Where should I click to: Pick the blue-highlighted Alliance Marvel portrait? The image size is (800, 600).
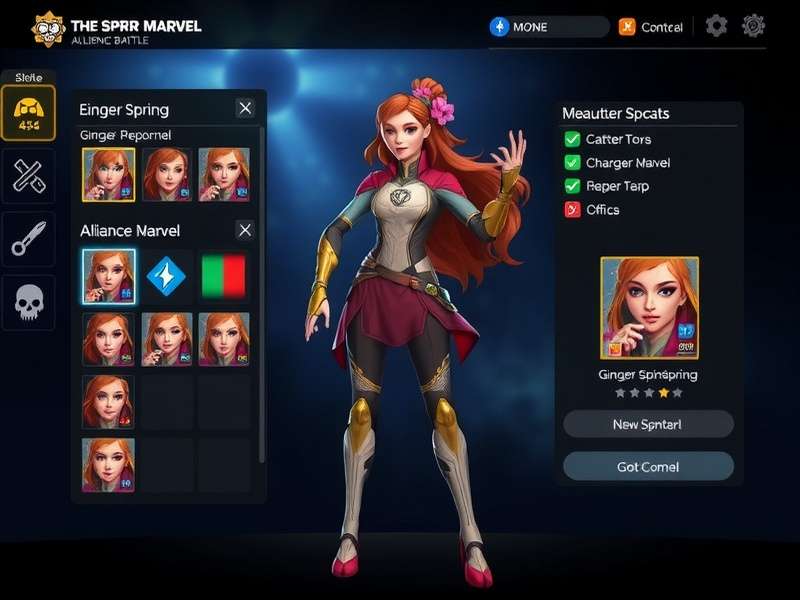click(x=108, y=276)
